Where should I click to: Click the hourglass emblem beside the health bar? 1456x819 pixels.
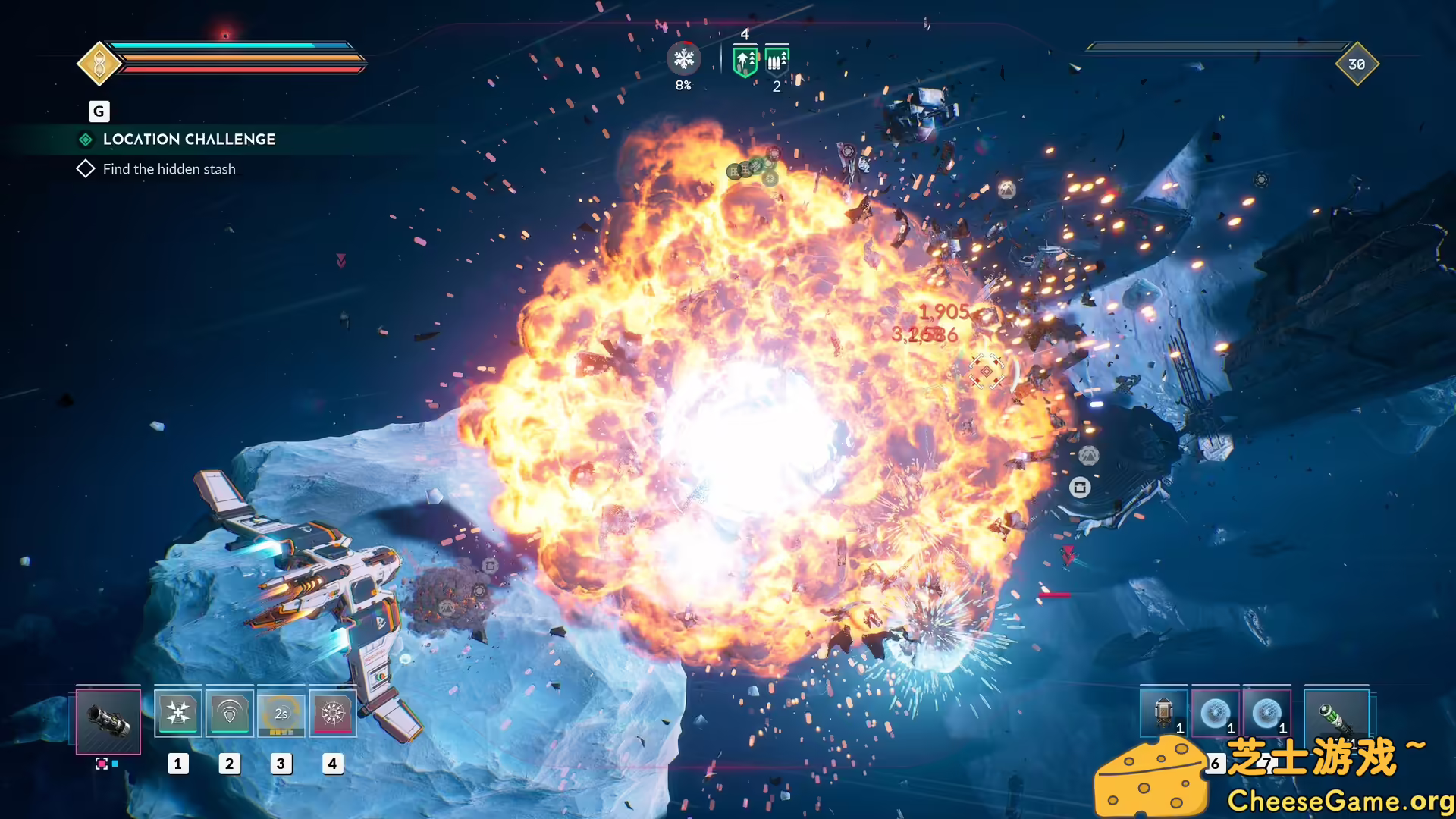tap(99, 64)
